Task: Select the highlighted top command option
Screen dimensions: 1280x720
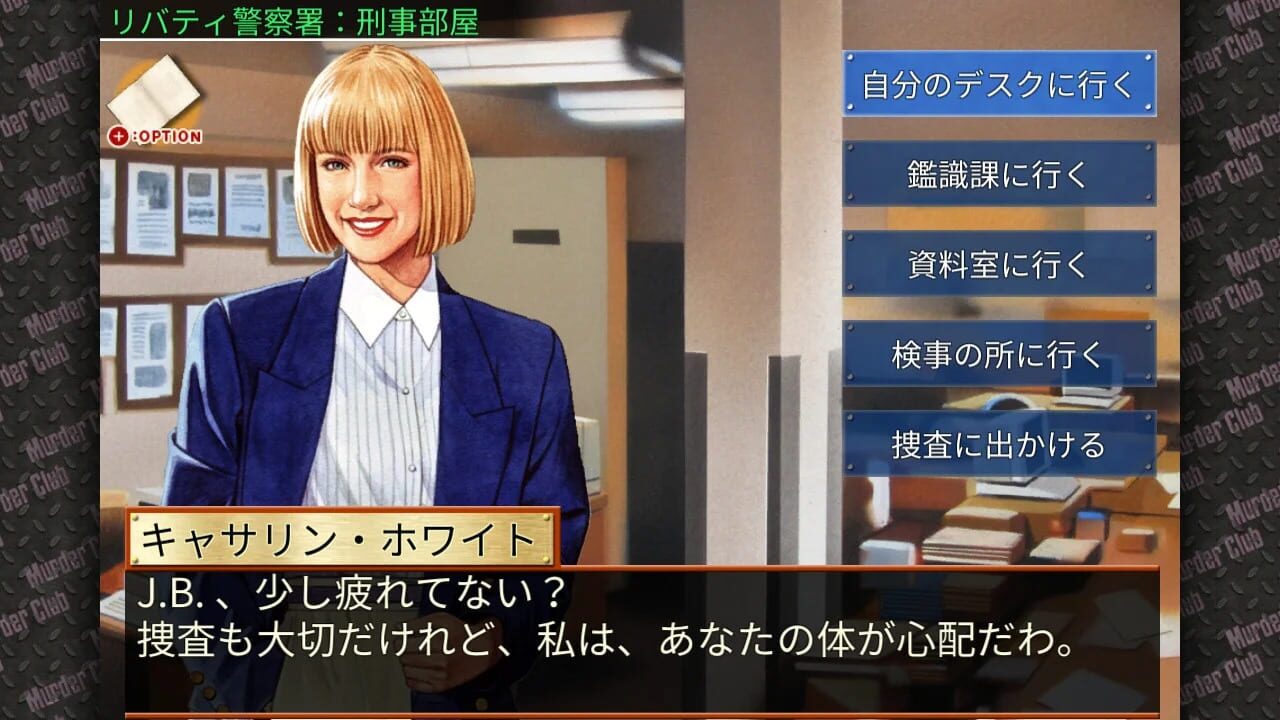Action: point(999,86)
